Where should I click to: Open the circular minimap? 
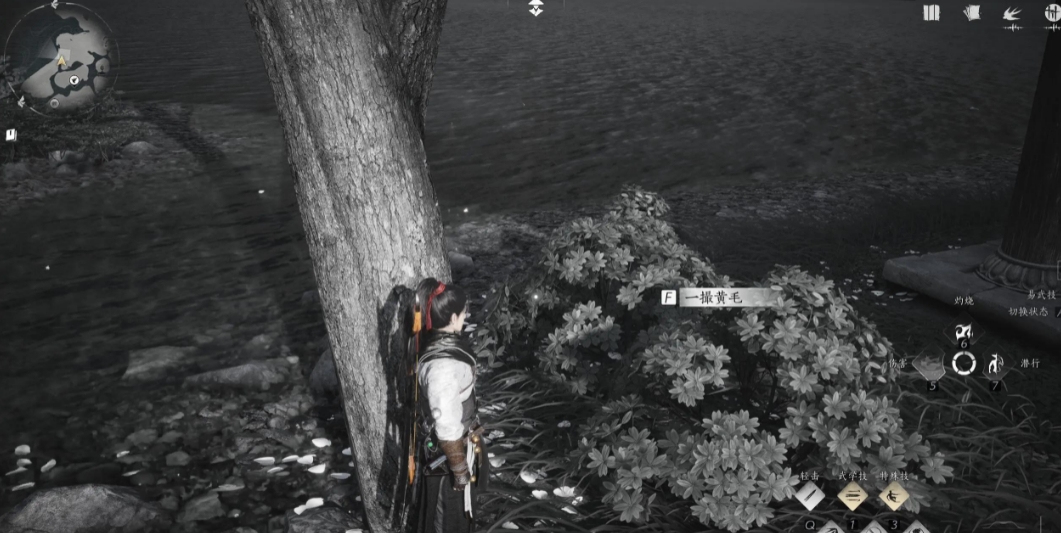[x=61, y=58]
